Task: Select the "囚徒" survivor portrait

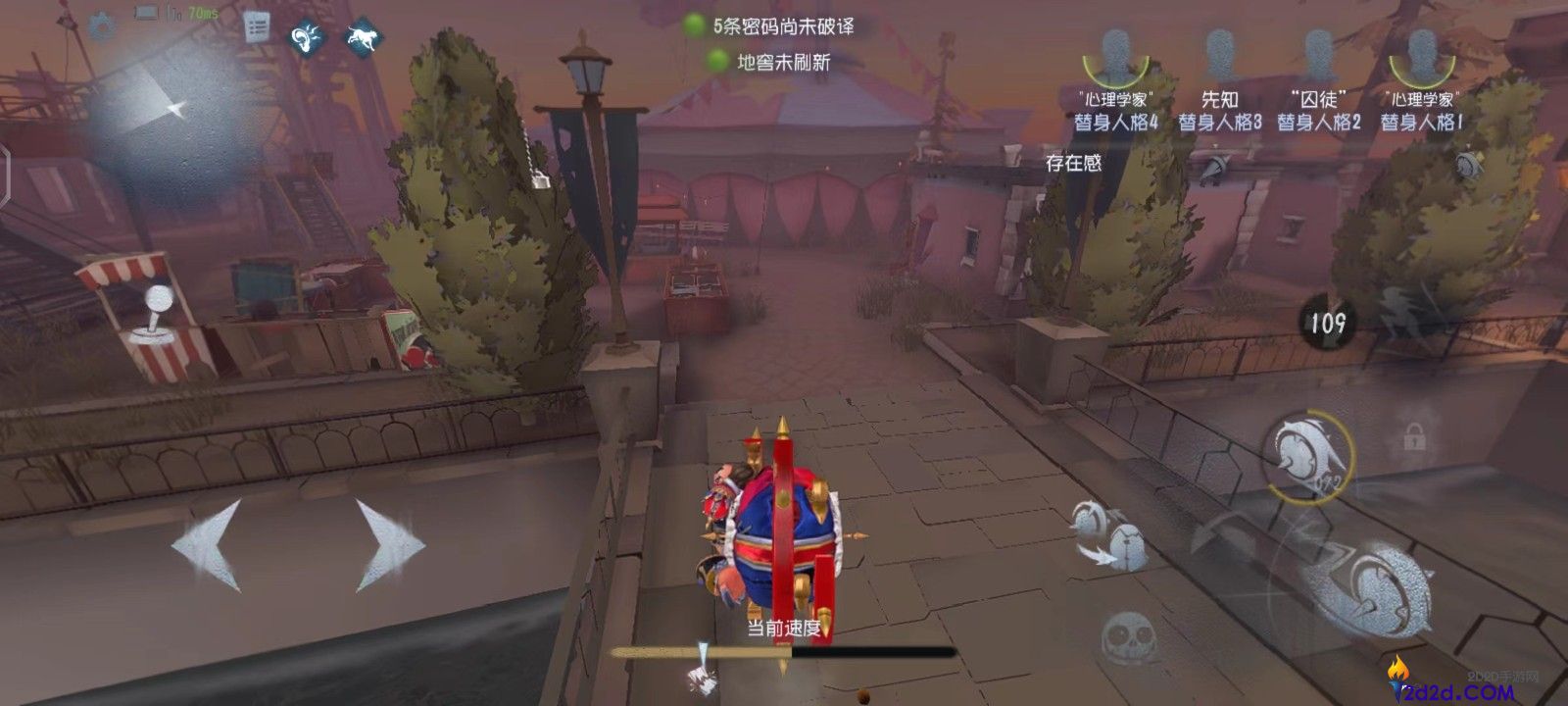Action: (1319, 57)
